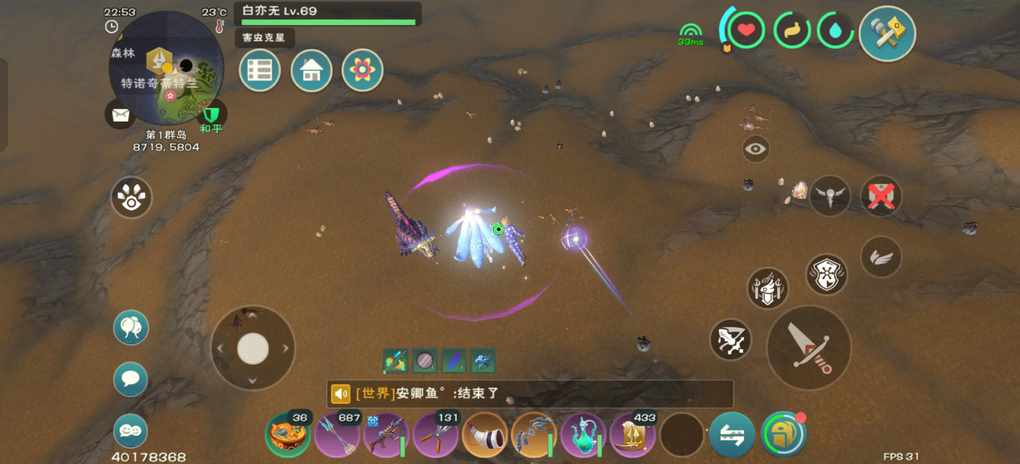Open the crafting hammer and axe button
Screen dimensions: 1020x464
887,33
